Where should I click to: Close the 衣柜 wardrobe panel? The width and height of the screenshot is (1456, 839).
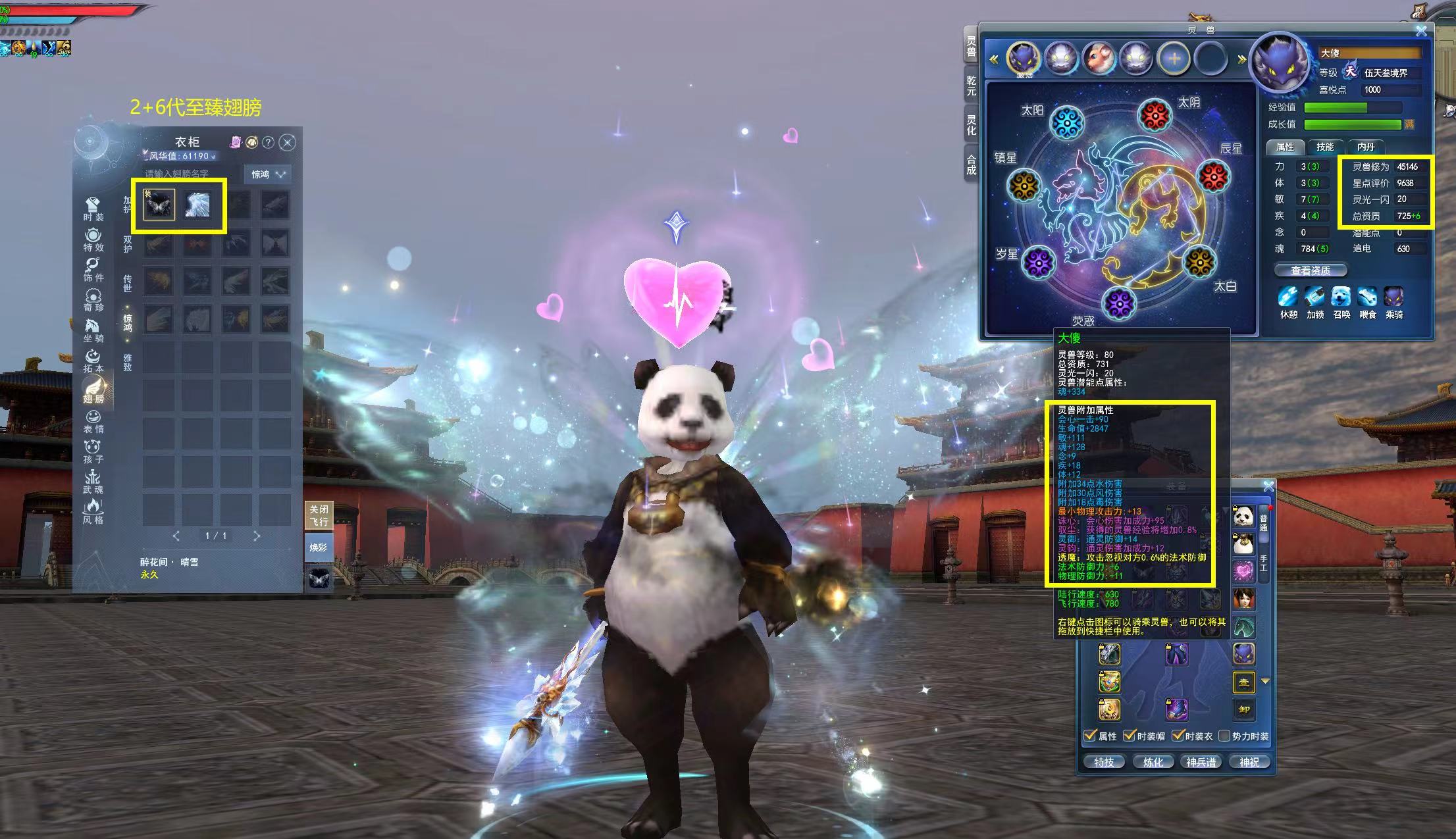pos(287,142)
